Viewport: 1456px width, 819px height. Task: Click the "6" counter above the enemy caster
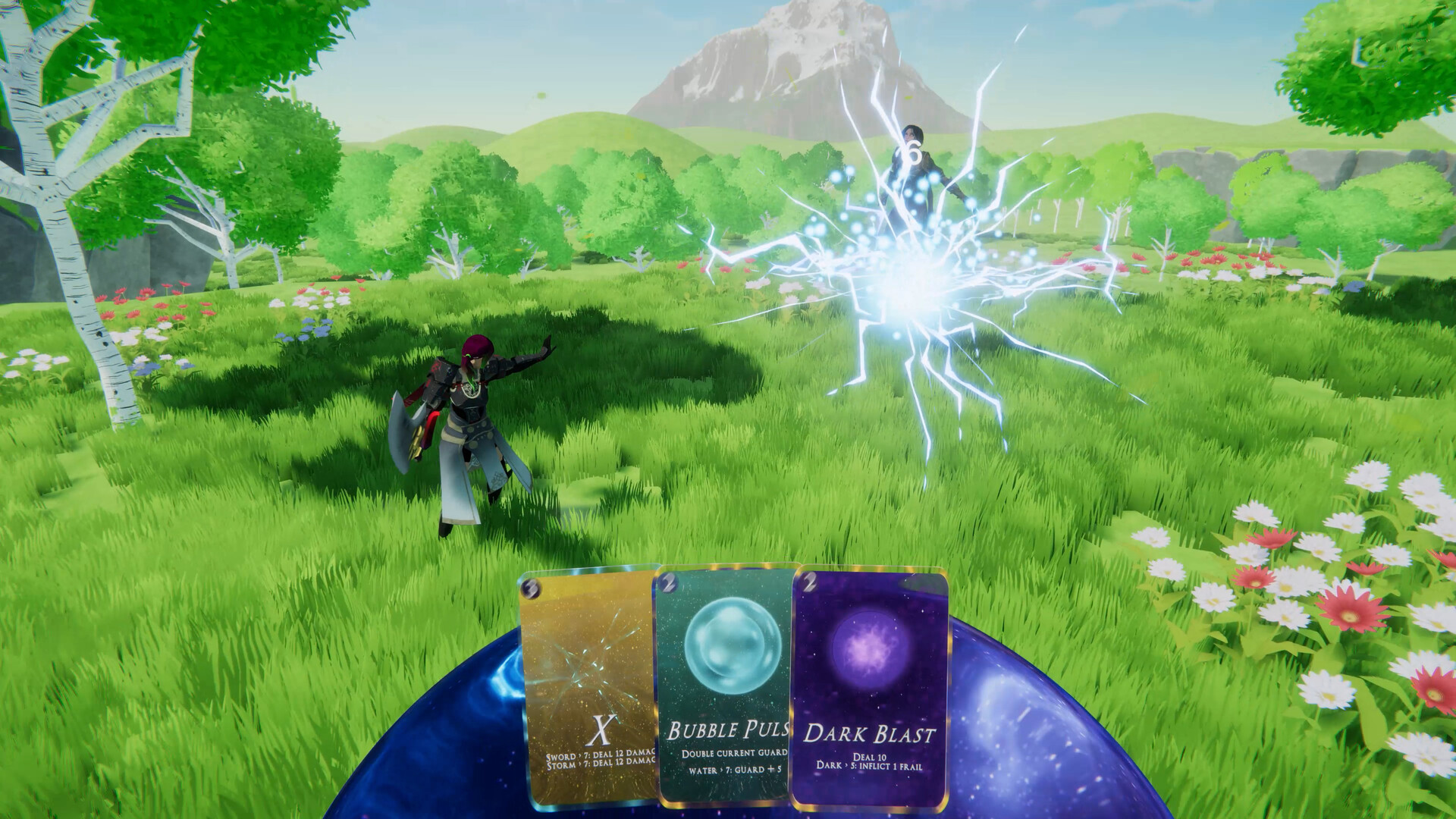coord(913,152)
